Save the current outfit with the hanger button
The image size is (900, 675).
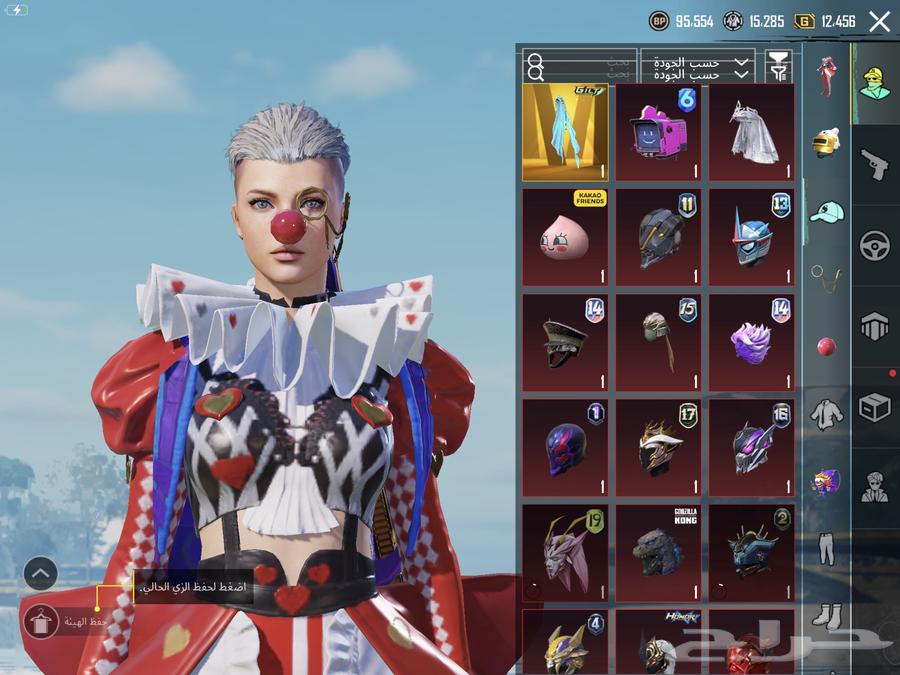pyautogui.click(x=41, y=622)
